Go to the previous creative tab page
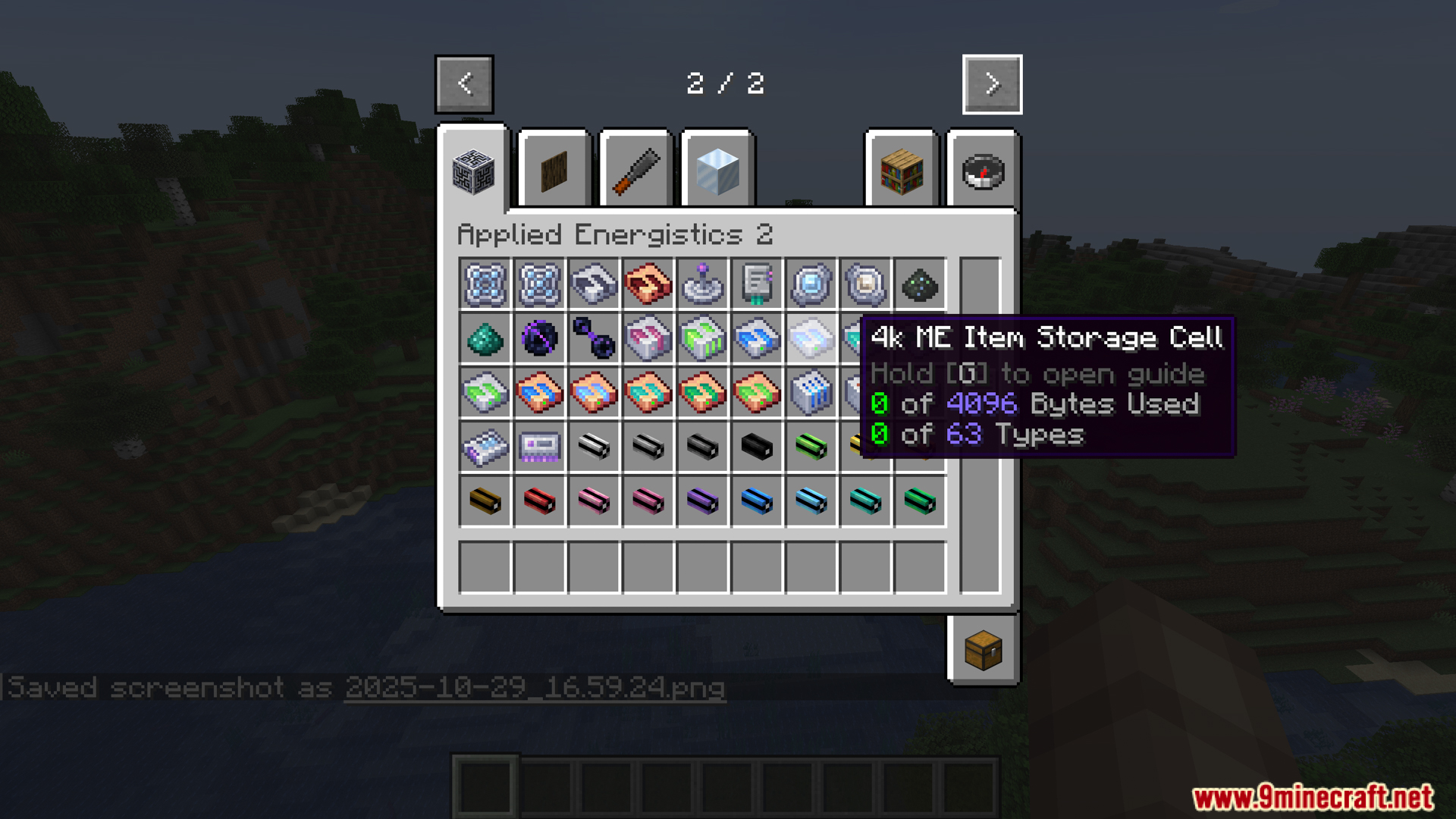The image size is (1456, 819). click(464, 84)
